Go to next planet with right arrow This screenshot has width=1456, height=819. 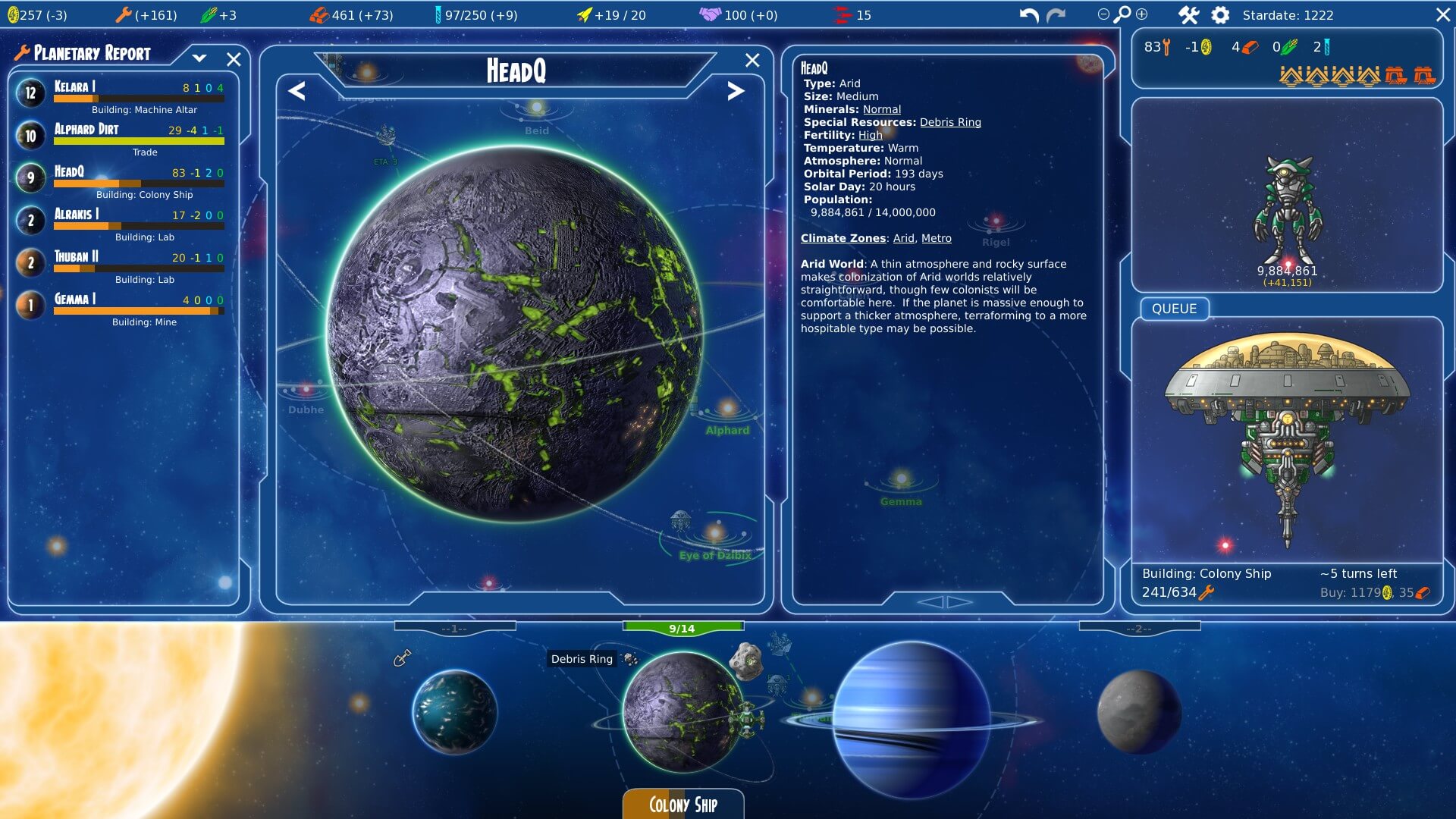735,91
